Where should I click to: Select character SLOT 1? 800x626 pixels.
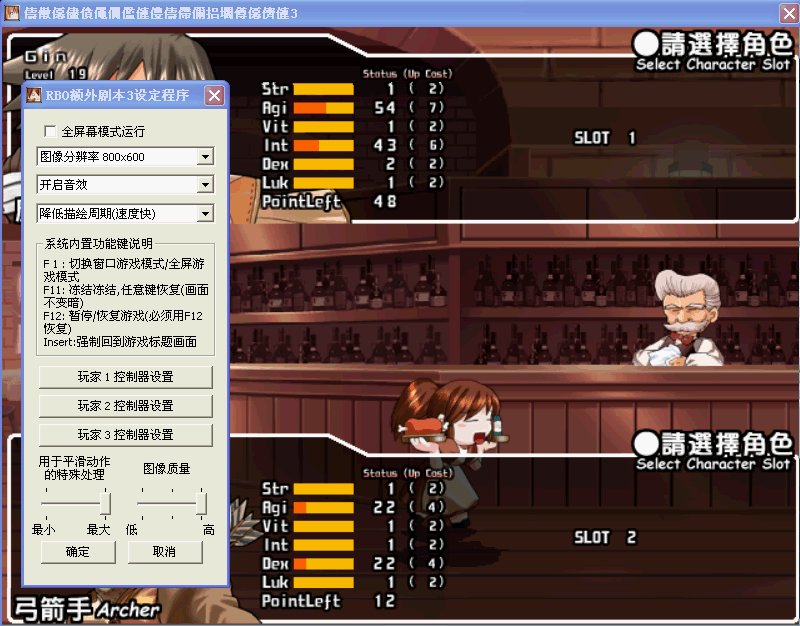[x=604, y=138]
